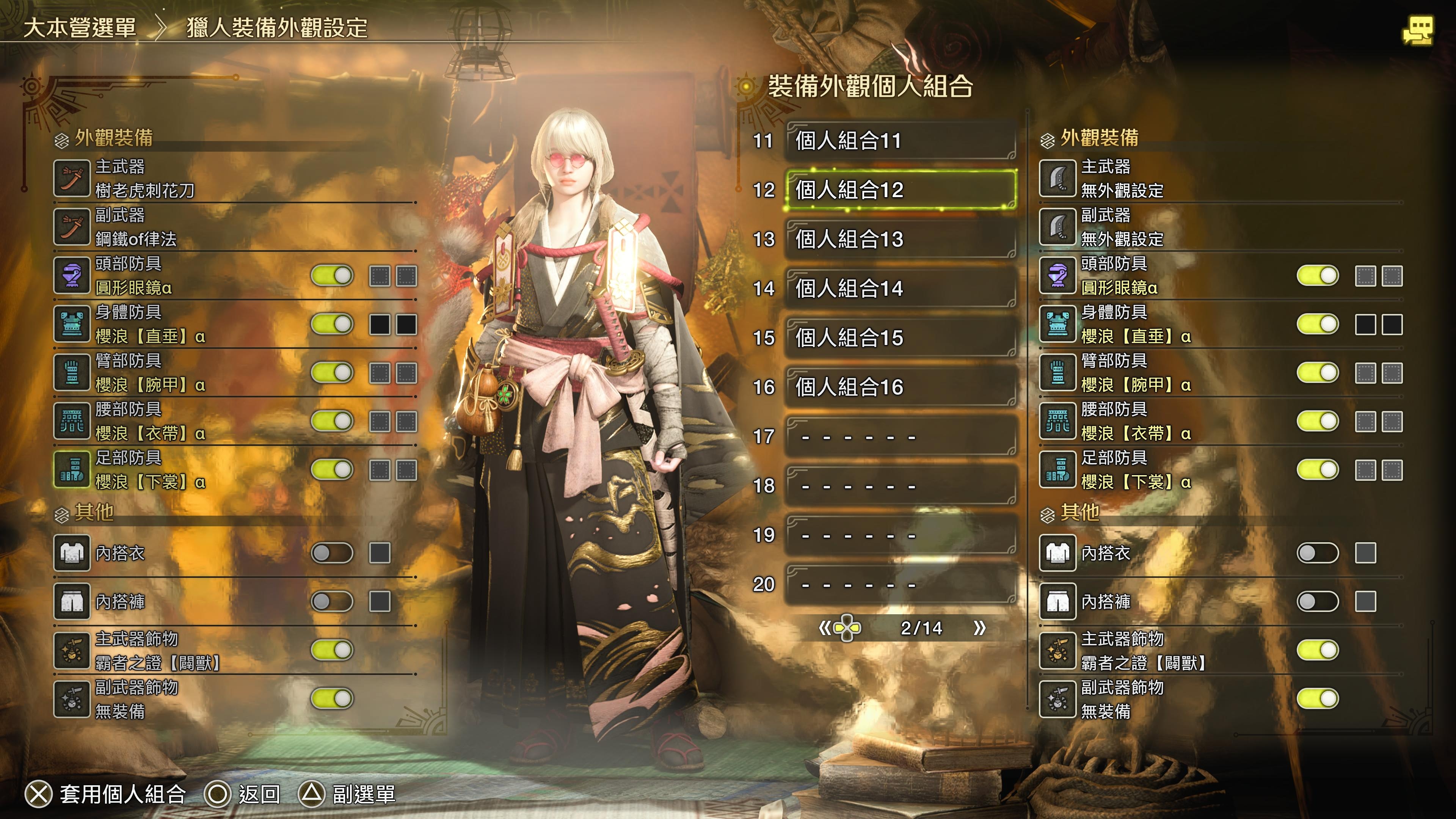Open the 個人組合14 loadout entry

901,288
